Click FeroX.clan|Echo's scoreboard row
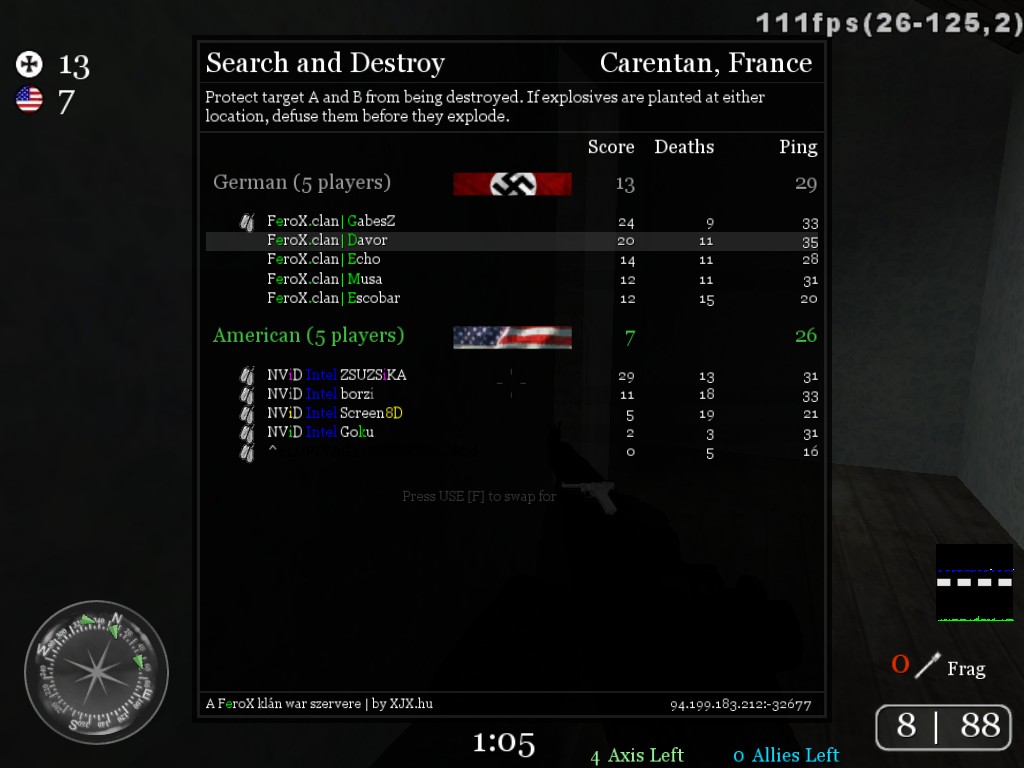The image size is (1024, 768). click(x=324, y=259)
